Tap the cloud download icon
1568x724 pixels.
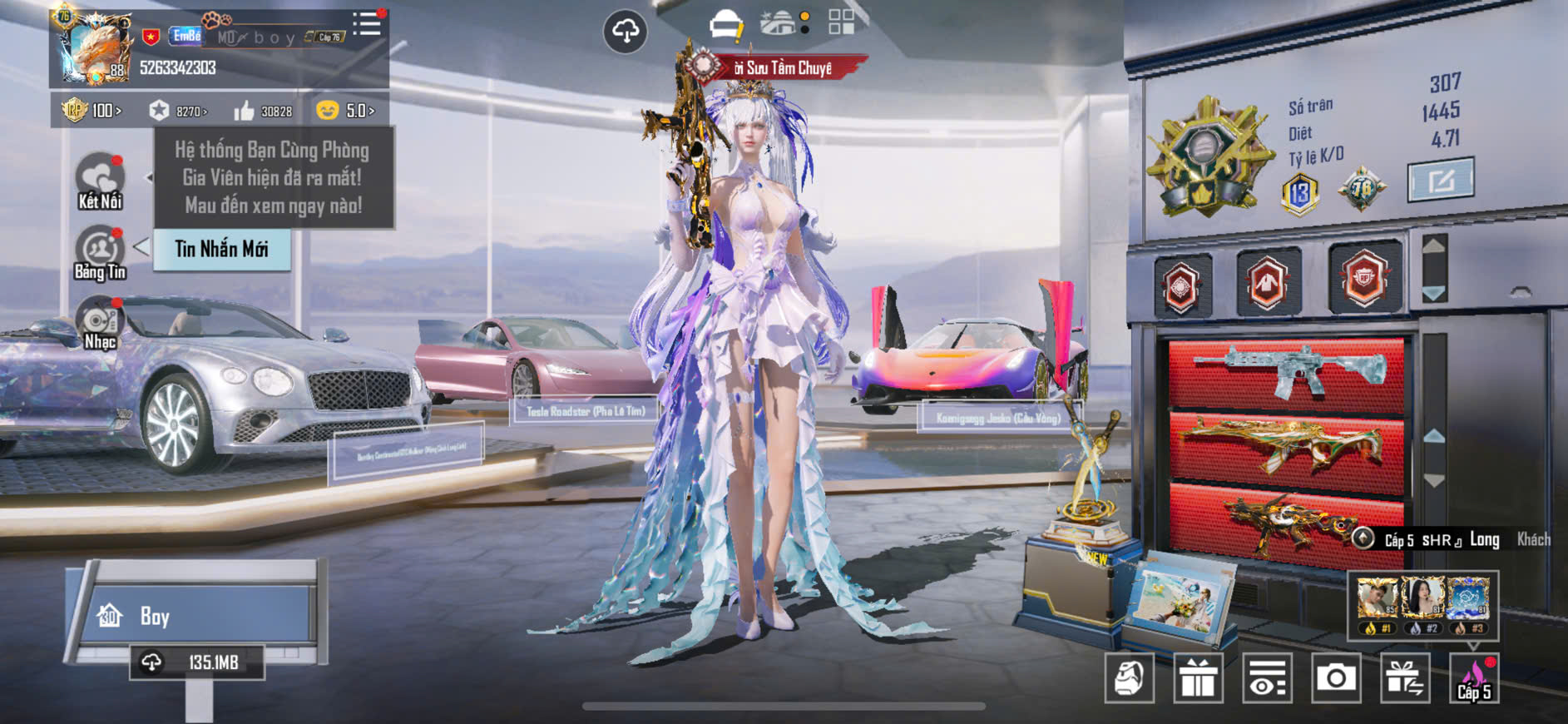point(625,32)
